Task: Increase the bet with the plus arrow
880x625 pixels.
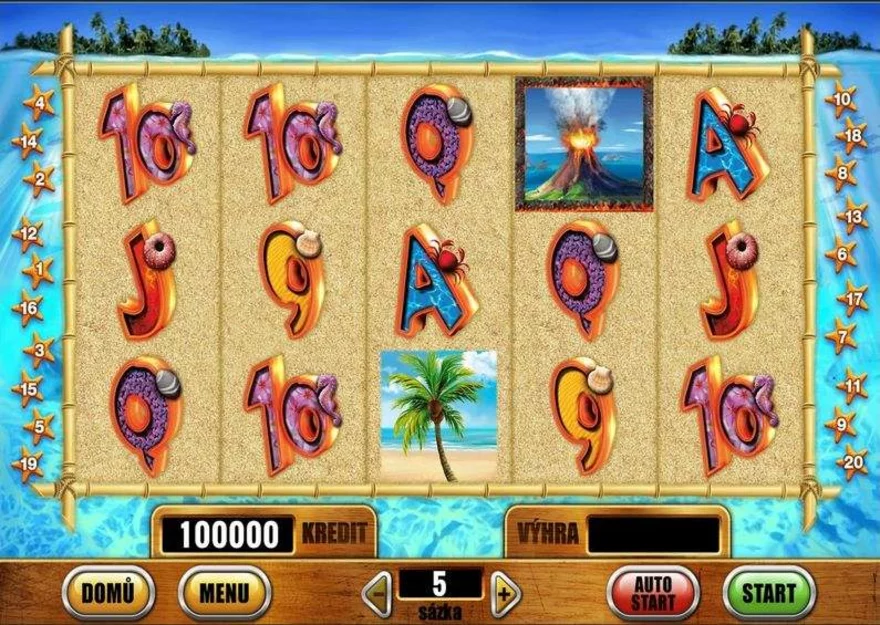Action: [x=504, y=592]
